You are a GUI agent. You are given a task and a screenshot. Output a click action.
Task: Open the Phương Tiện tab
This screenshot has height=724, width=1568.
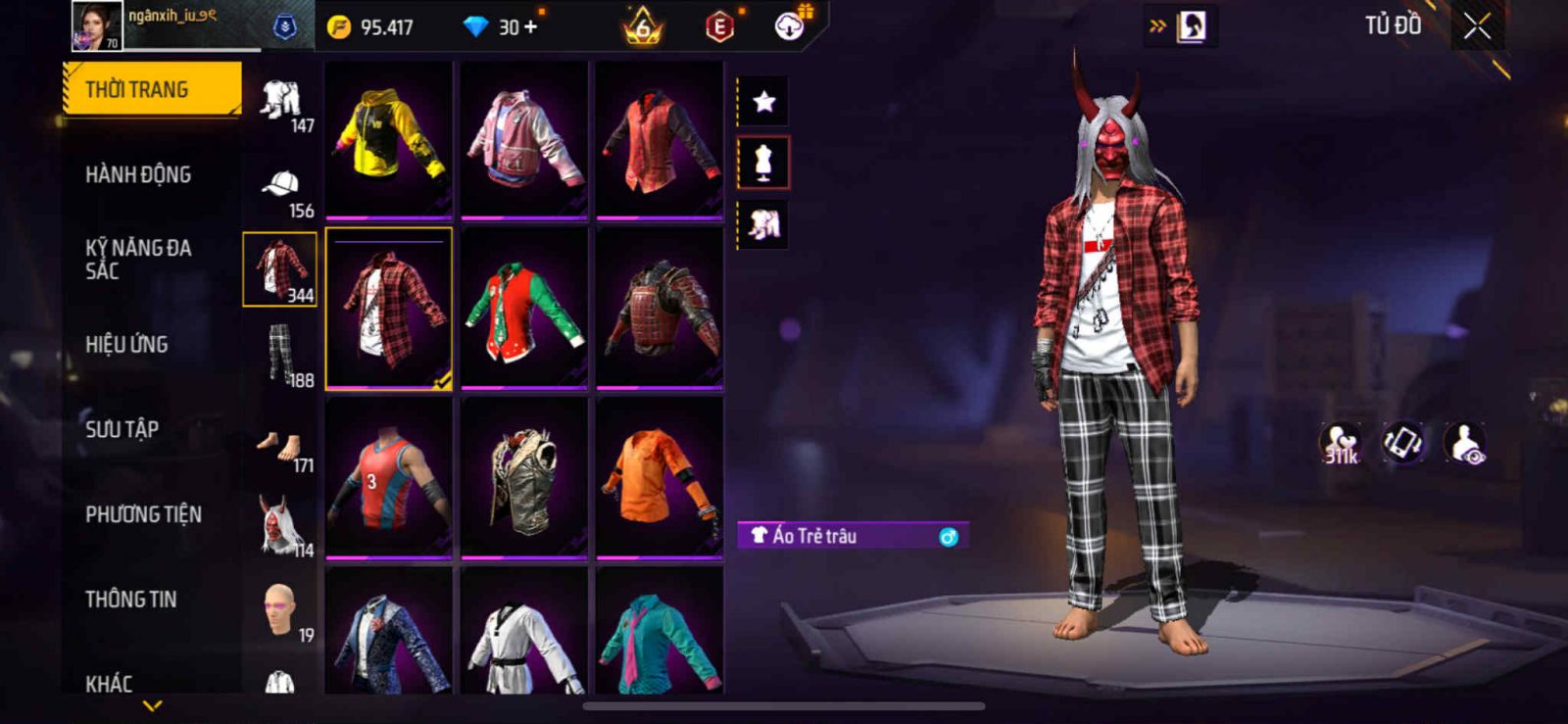click(143, 514)
